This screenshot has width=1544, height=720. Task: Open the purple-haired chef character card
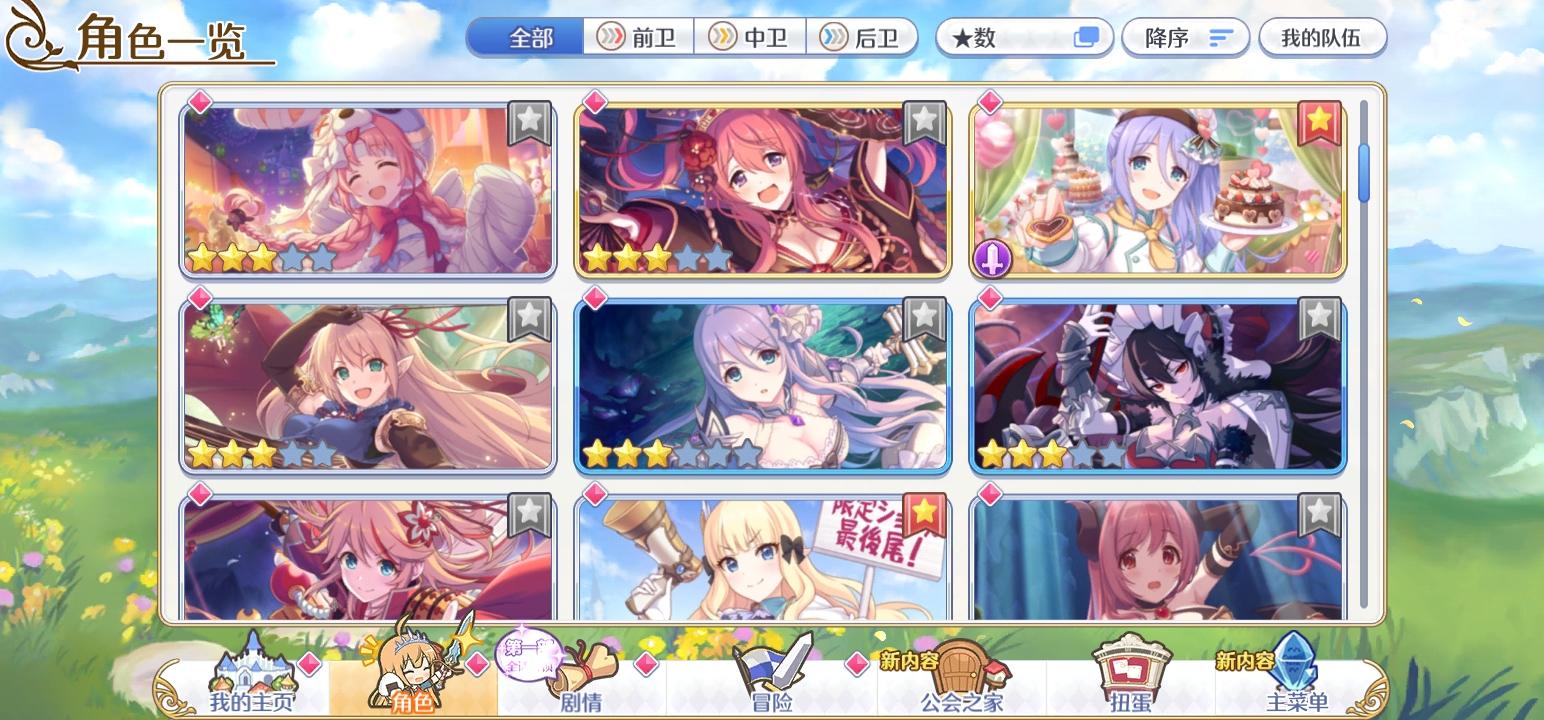1155,192
